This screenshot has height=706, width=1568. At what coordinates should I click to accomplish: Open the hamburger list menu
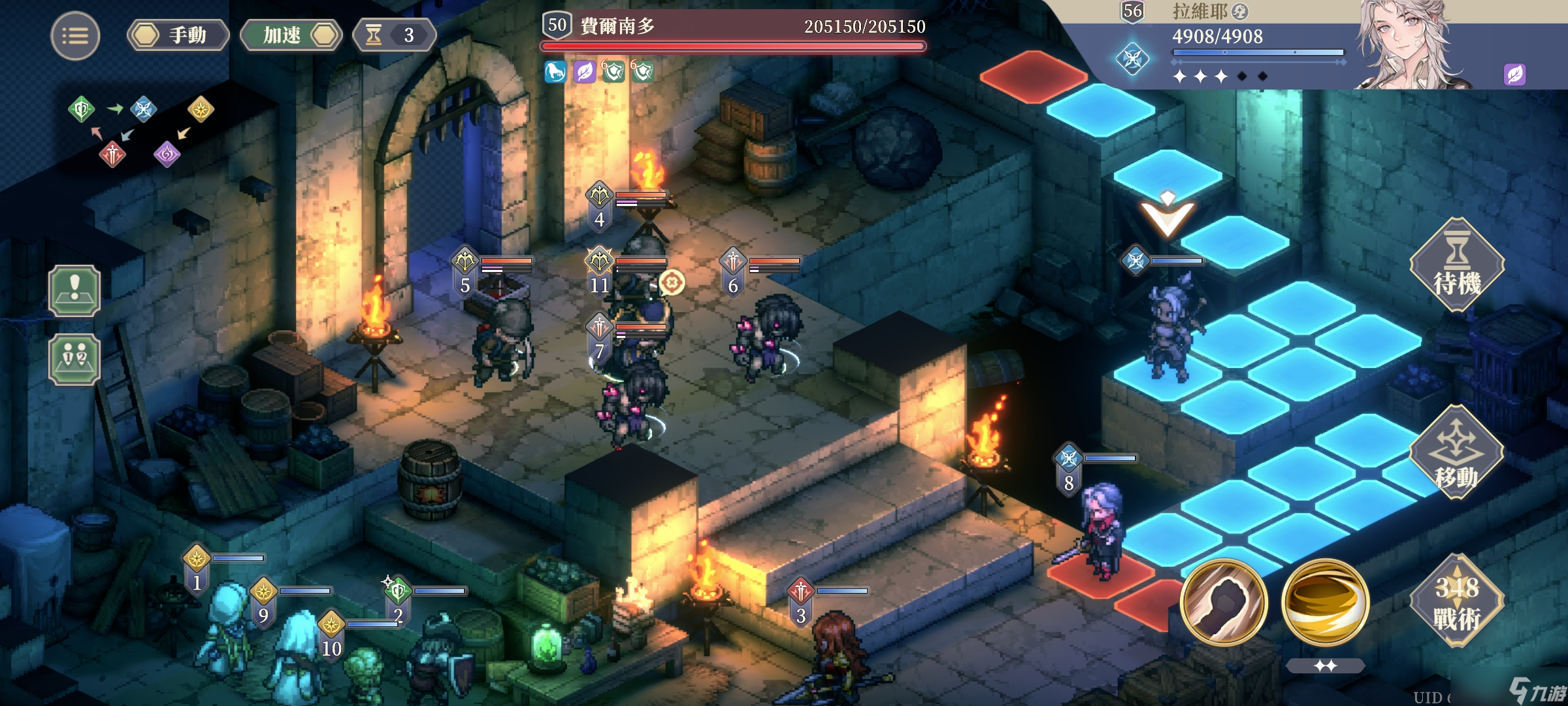75,36
